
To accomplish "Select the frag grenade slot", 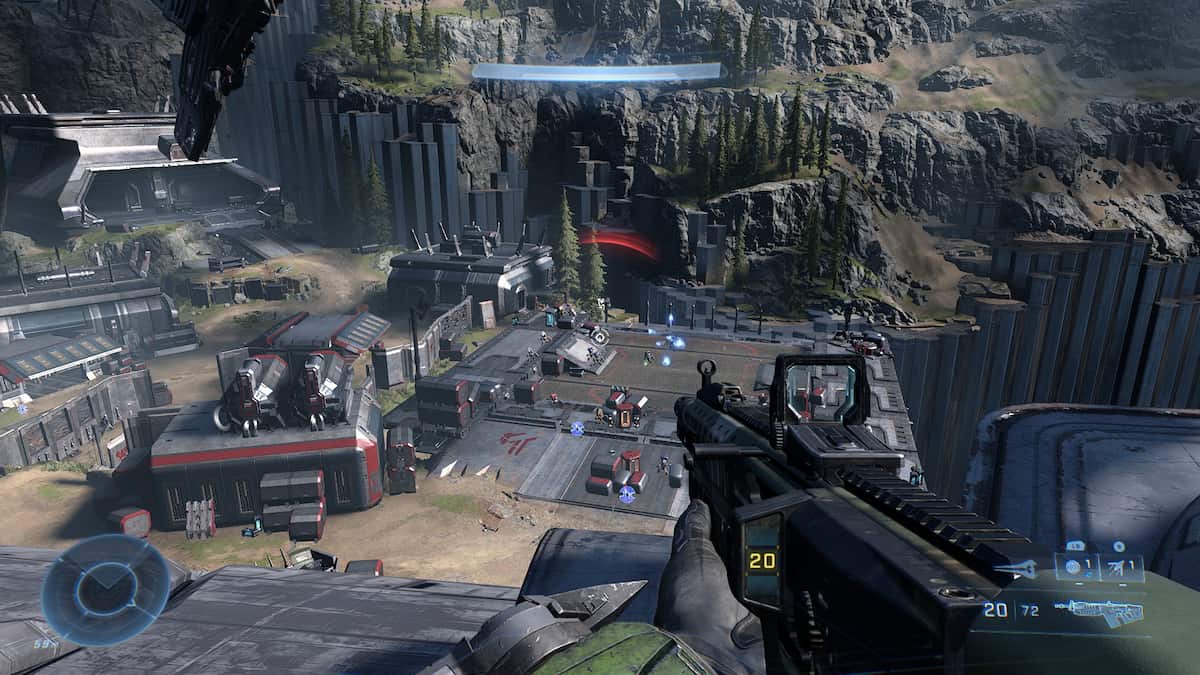I will [1075, 567].
